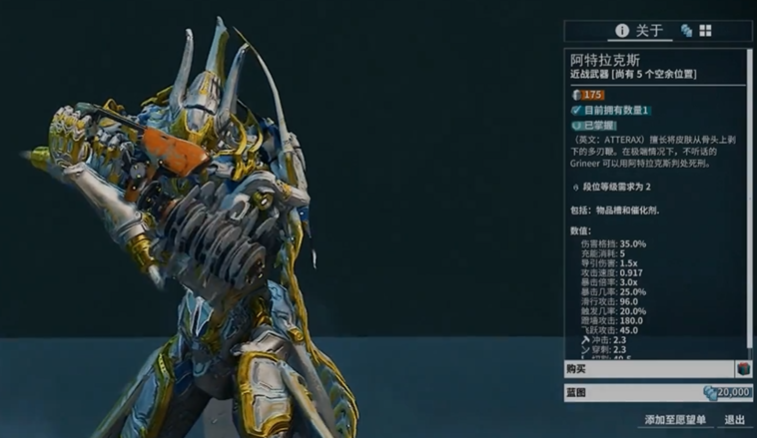Gift this item with the gift box icon
This screenshot has height=438, width=757.
[743, 369]
